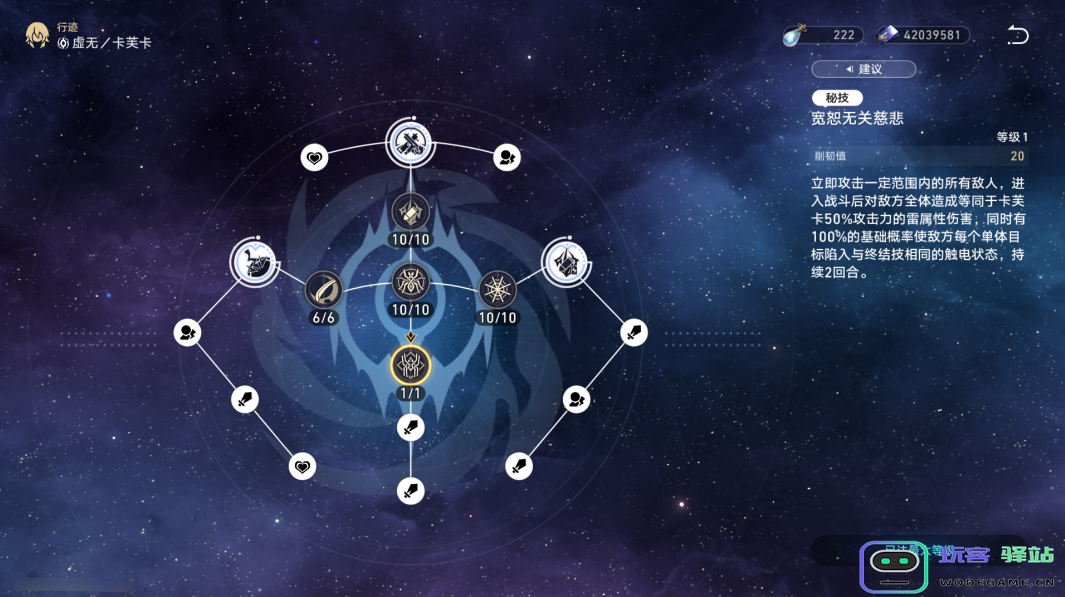Click the return arrow button
Image resolution: width=1065 pixels, height=597 pixels.
coord(1018,36)
